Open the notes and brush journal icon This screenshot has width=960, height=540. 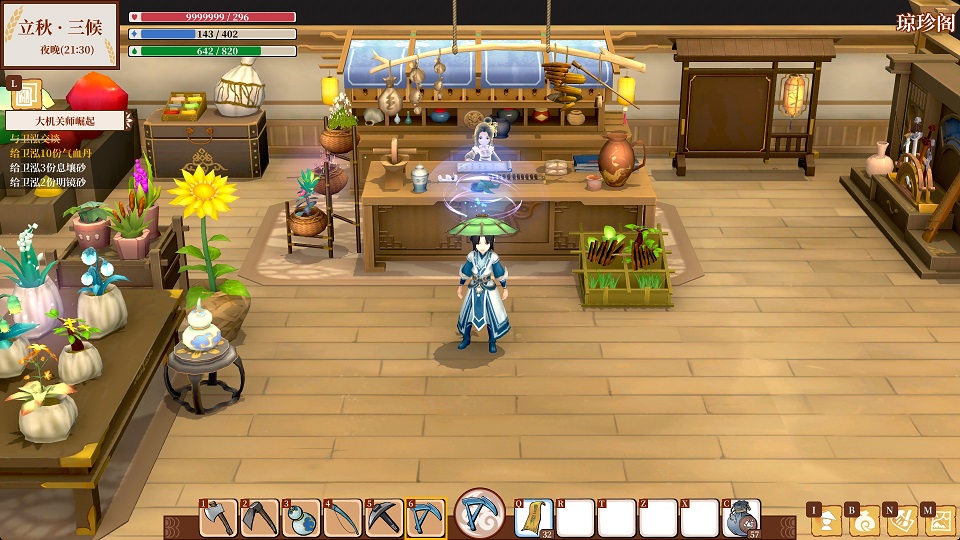point(903,520)
